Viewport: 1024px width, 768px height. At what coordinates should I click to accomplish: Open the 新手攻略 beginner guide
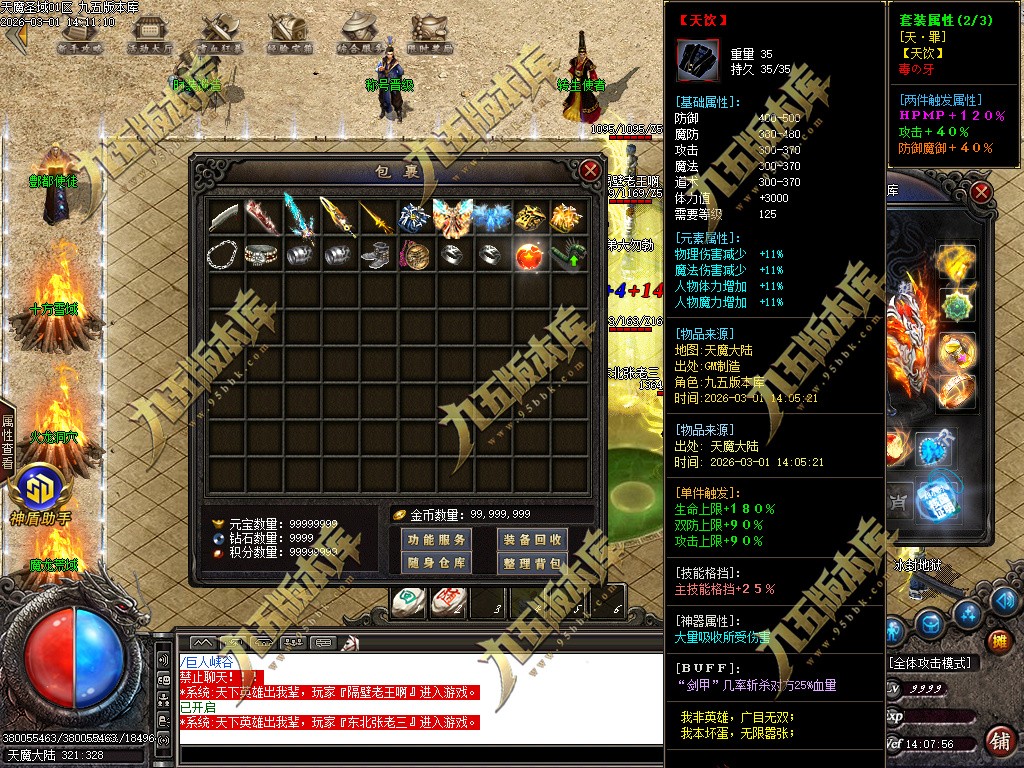click(x=79, y=34)
